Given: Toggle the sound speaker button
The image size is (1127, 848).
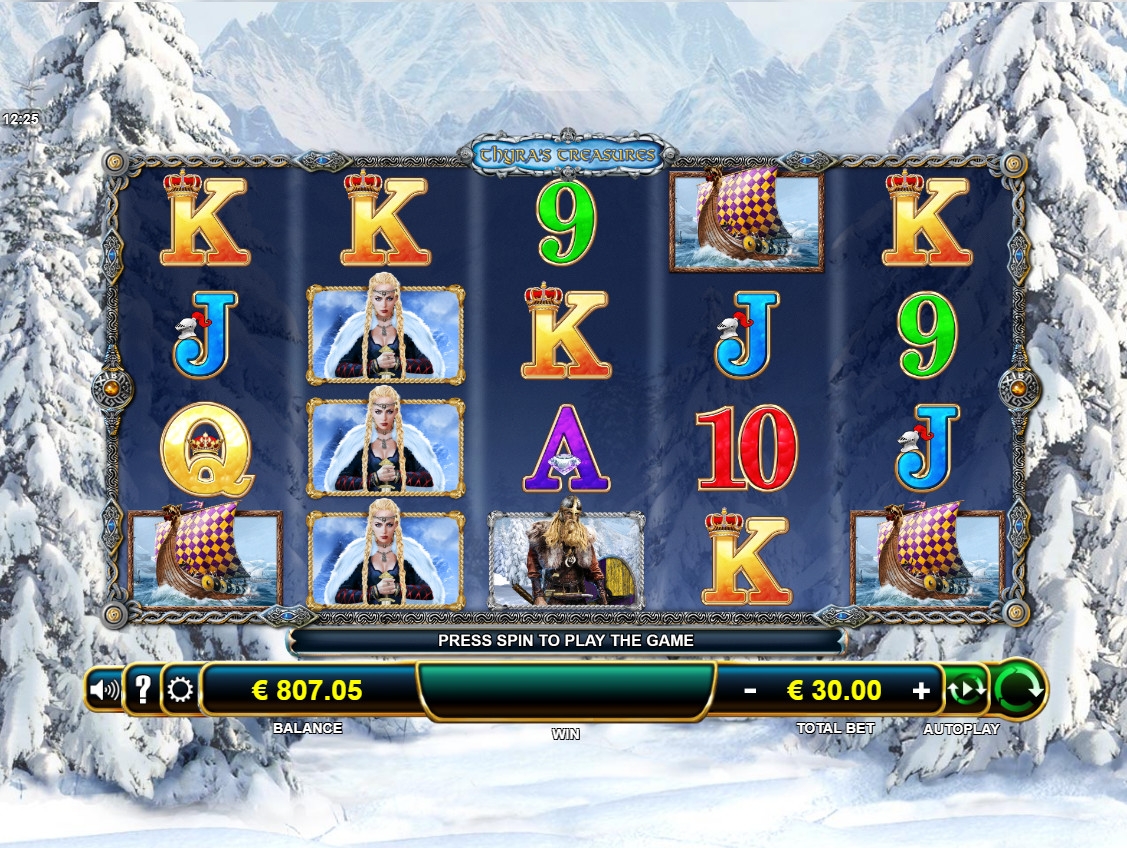Looking at the screenshot, I should [x=104, y=689].
